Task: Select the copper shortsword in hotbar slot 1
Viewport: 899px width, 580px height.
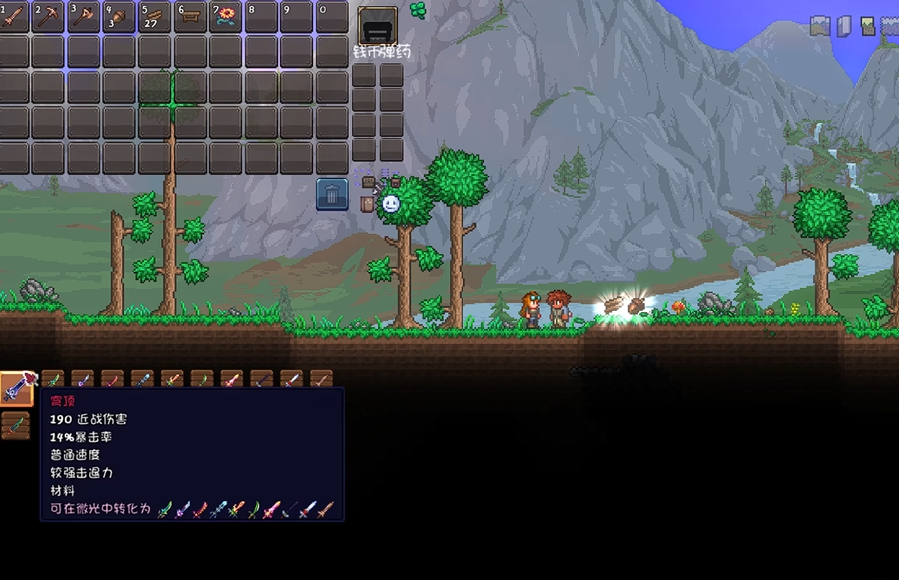Action: click(15, 16)
